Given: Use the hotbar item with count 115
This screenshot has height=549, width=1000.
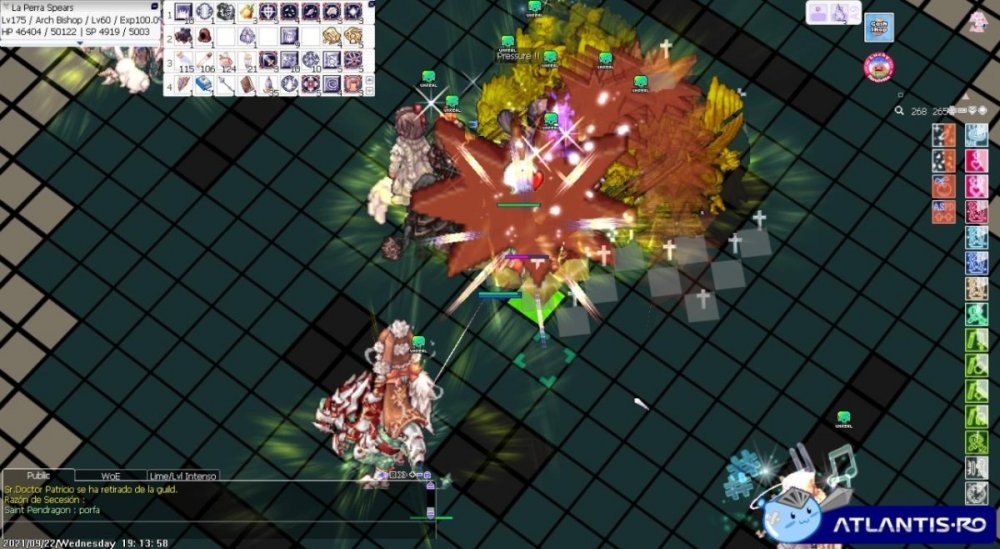Looking at the screenshot, I should pos(183,60).
